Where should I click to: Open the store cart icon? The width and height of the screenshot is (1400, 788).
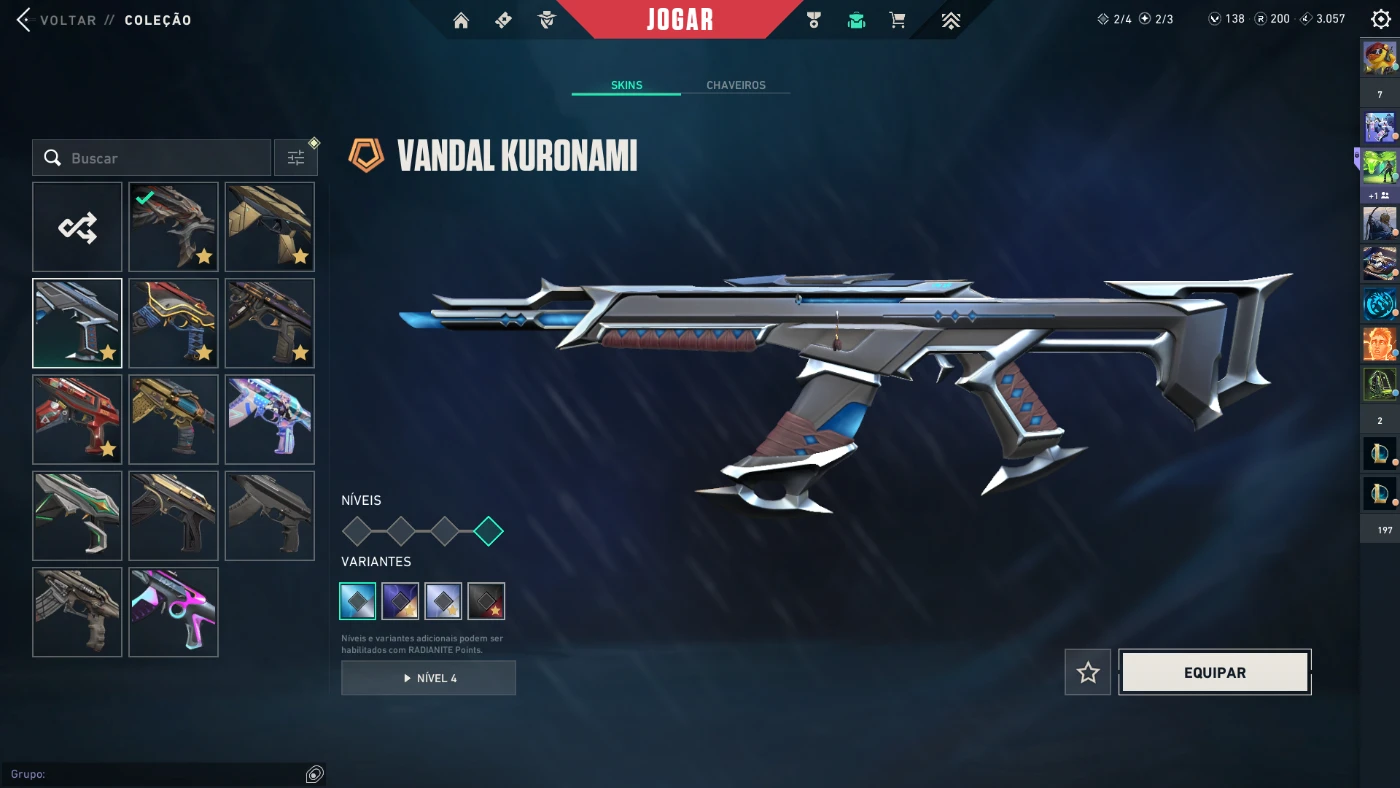(x=897, y=20)
